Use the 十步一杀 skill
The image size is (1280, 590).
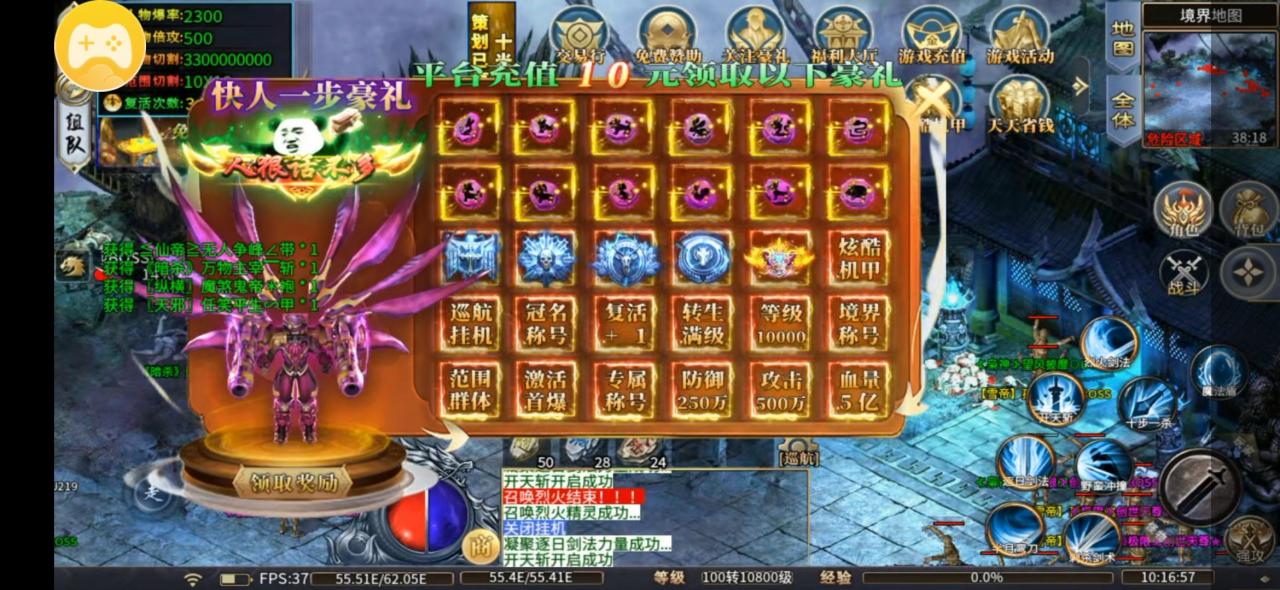click(x=1147, y=403)
